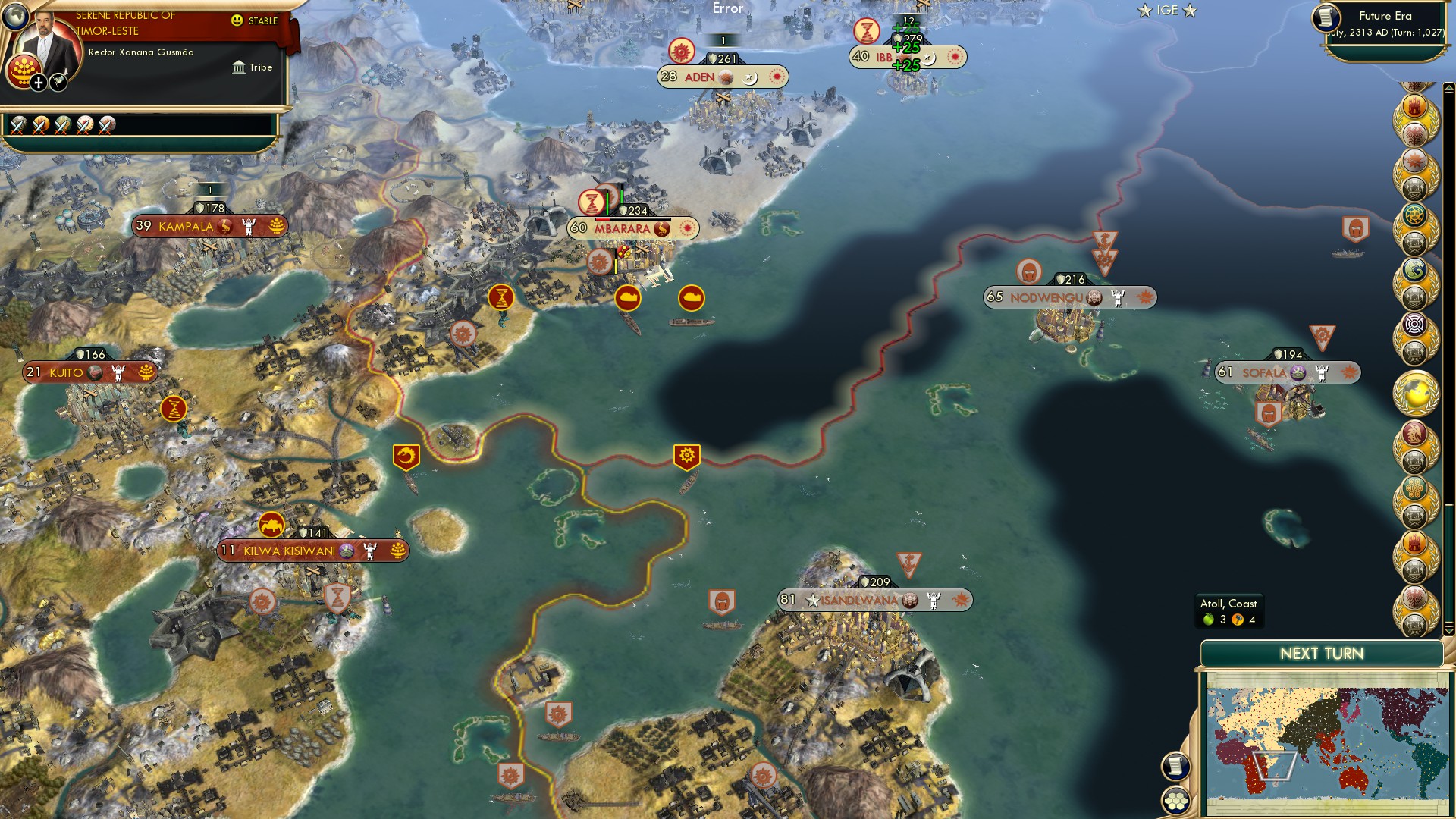Viewport: 1456px width, 819px height.
Task: Toggle strategic view with the top-left globe button
Action: pyautogui.click(x=15, y=17)
